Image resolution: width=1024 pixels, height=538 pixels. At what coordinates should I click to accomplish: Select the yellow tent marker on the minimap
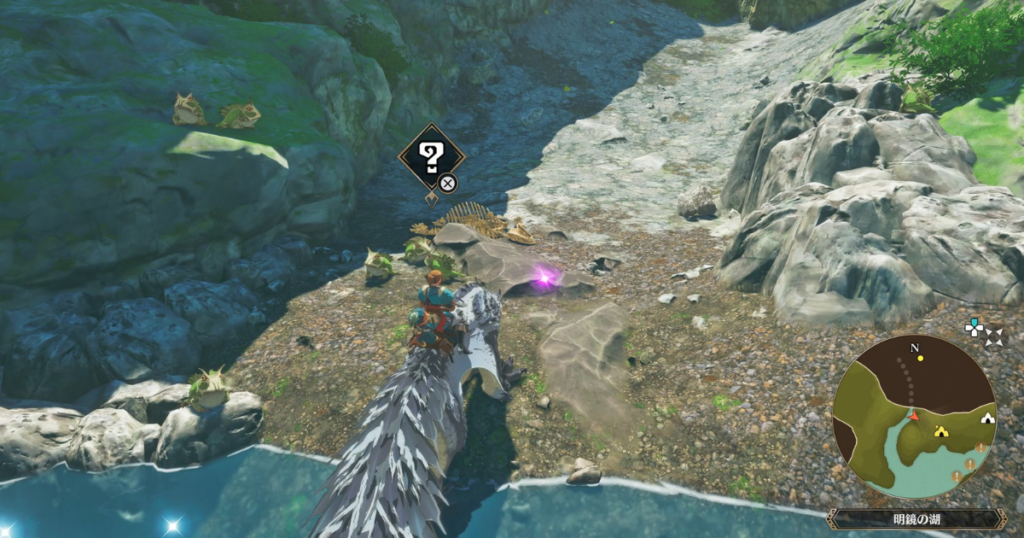[940, 431]
